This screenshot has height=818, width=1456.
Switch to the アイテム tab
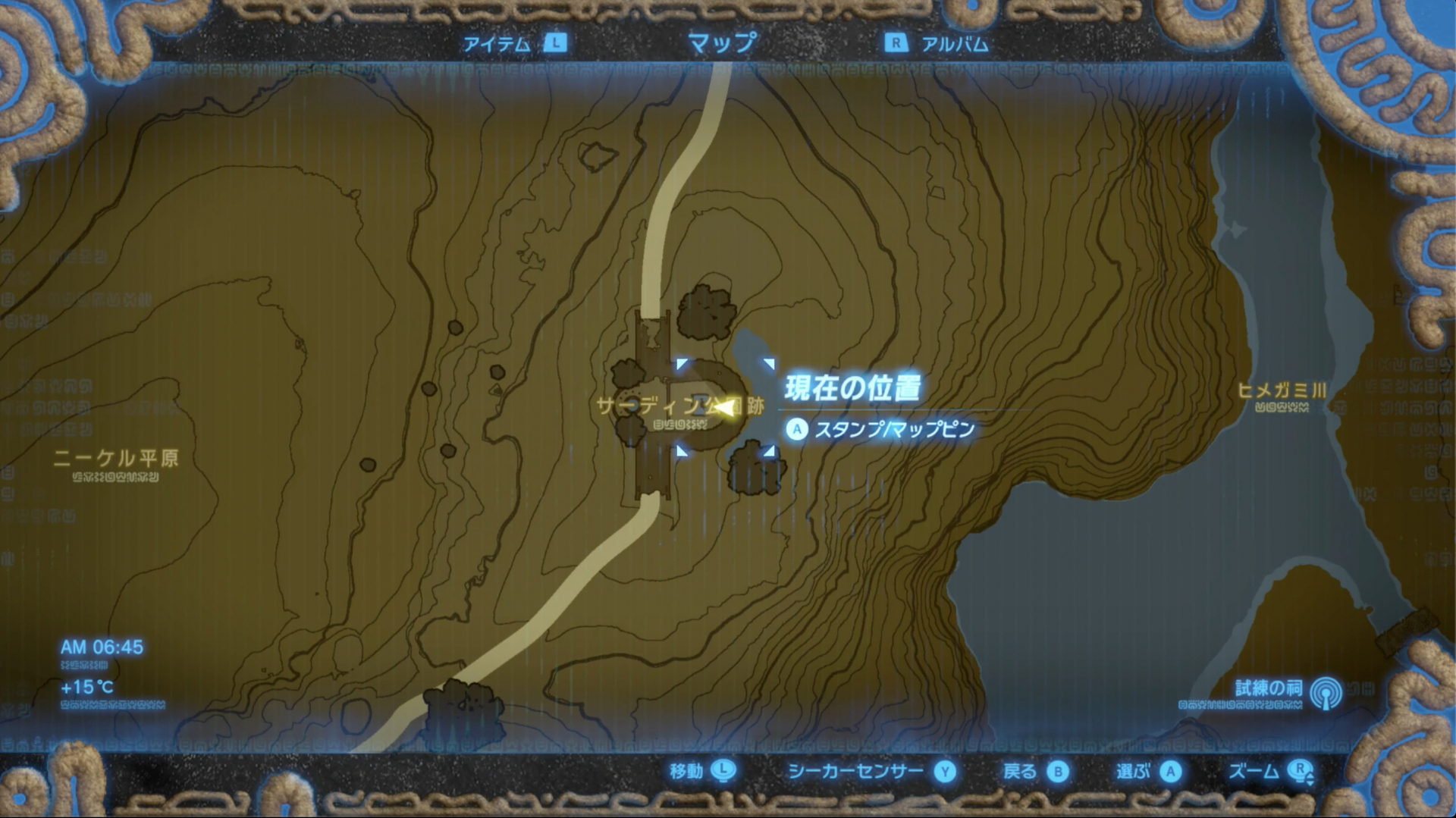click(x=497, y=44)
